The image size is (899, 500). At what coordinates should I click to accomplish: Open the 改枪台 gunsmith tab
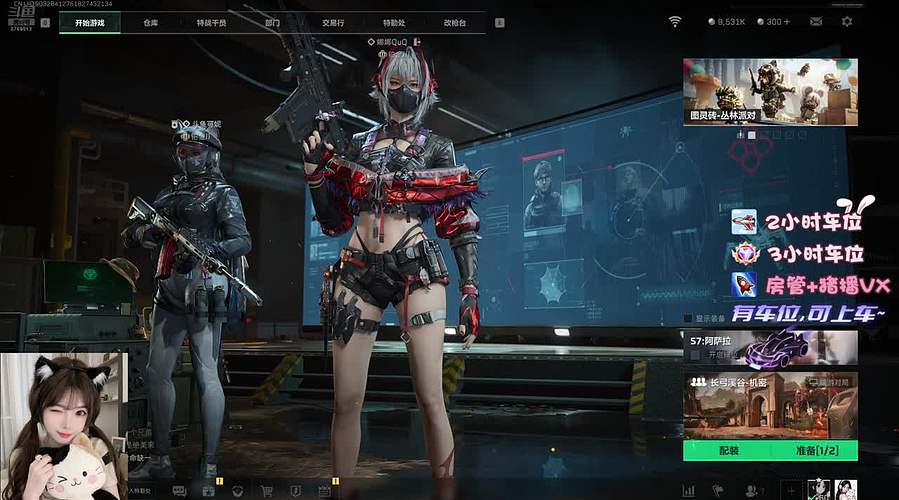455,21
